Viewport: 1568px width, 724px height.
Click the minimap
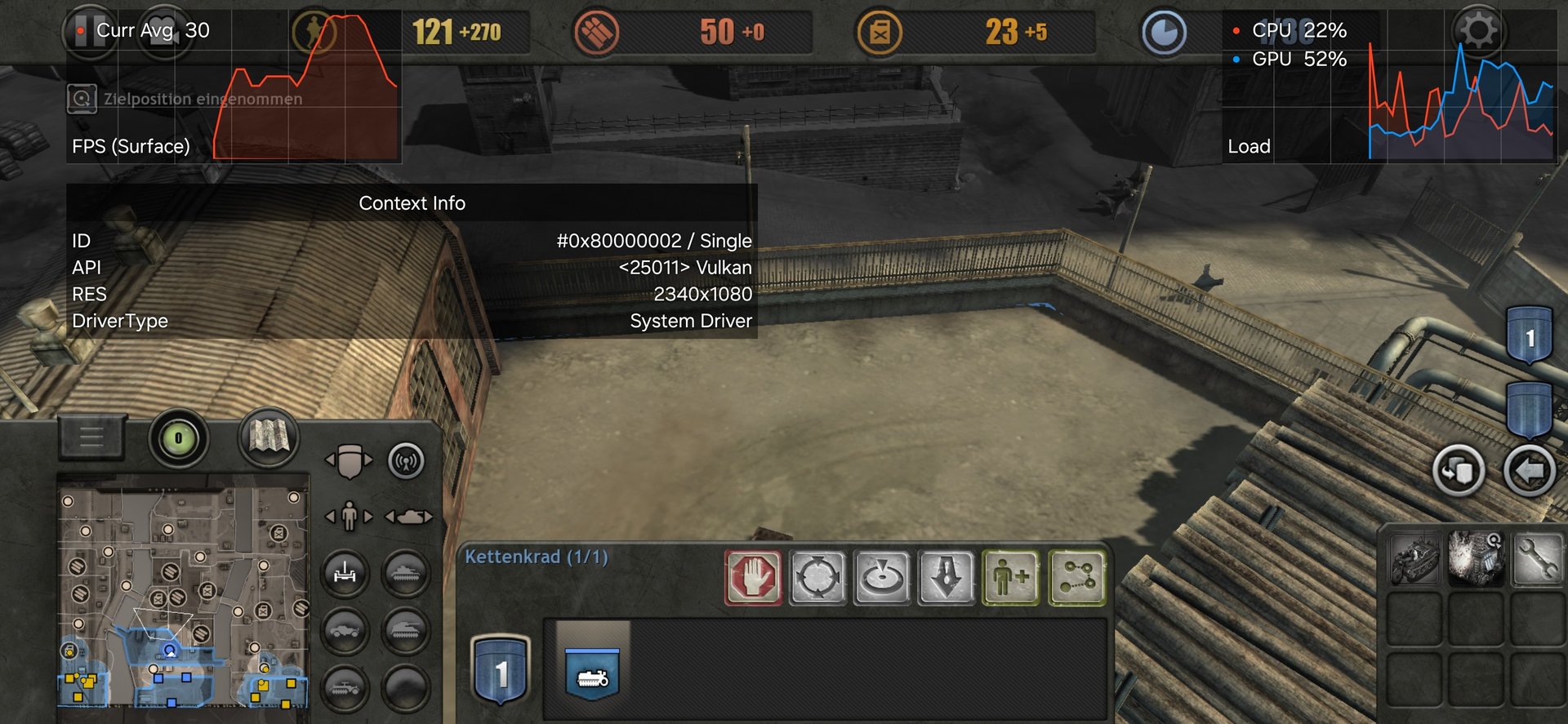click(x=183, y=597)
